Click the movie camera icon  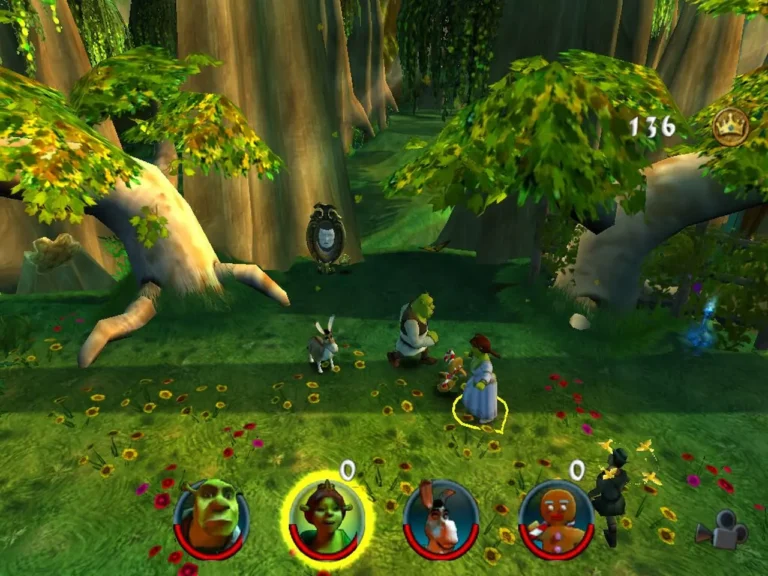[722, 530]
